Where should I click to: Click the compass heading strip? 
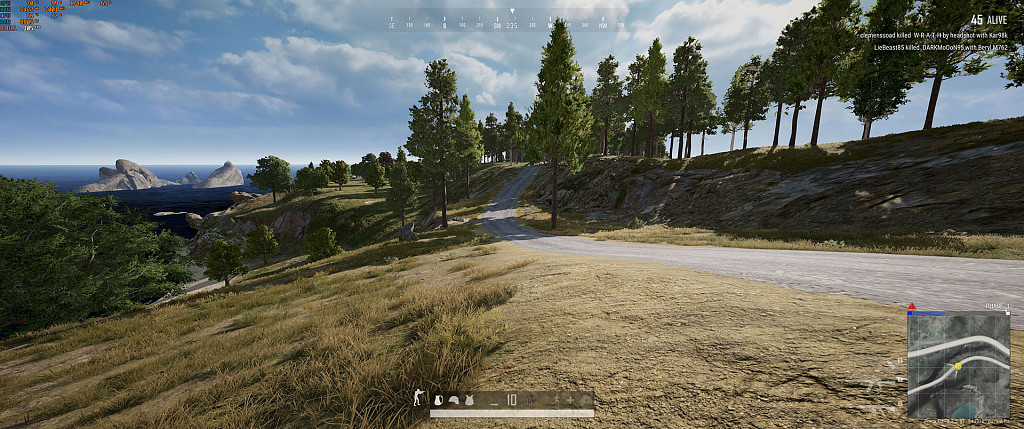click(510, 22)
